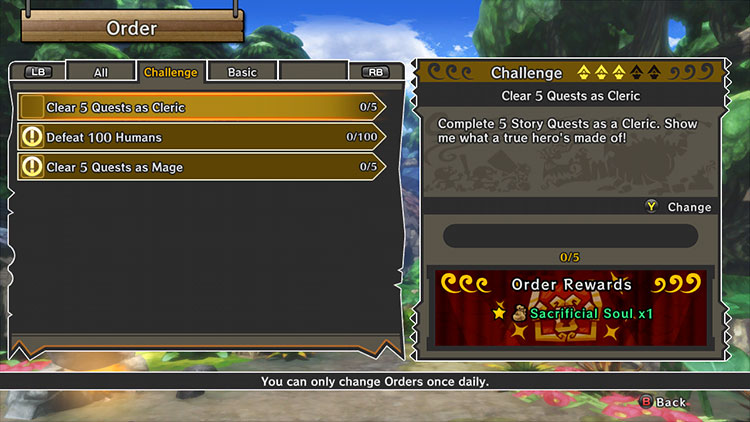Go Back from the Order screen
Screen dimensions: 750x422
(x=663, y=402)
